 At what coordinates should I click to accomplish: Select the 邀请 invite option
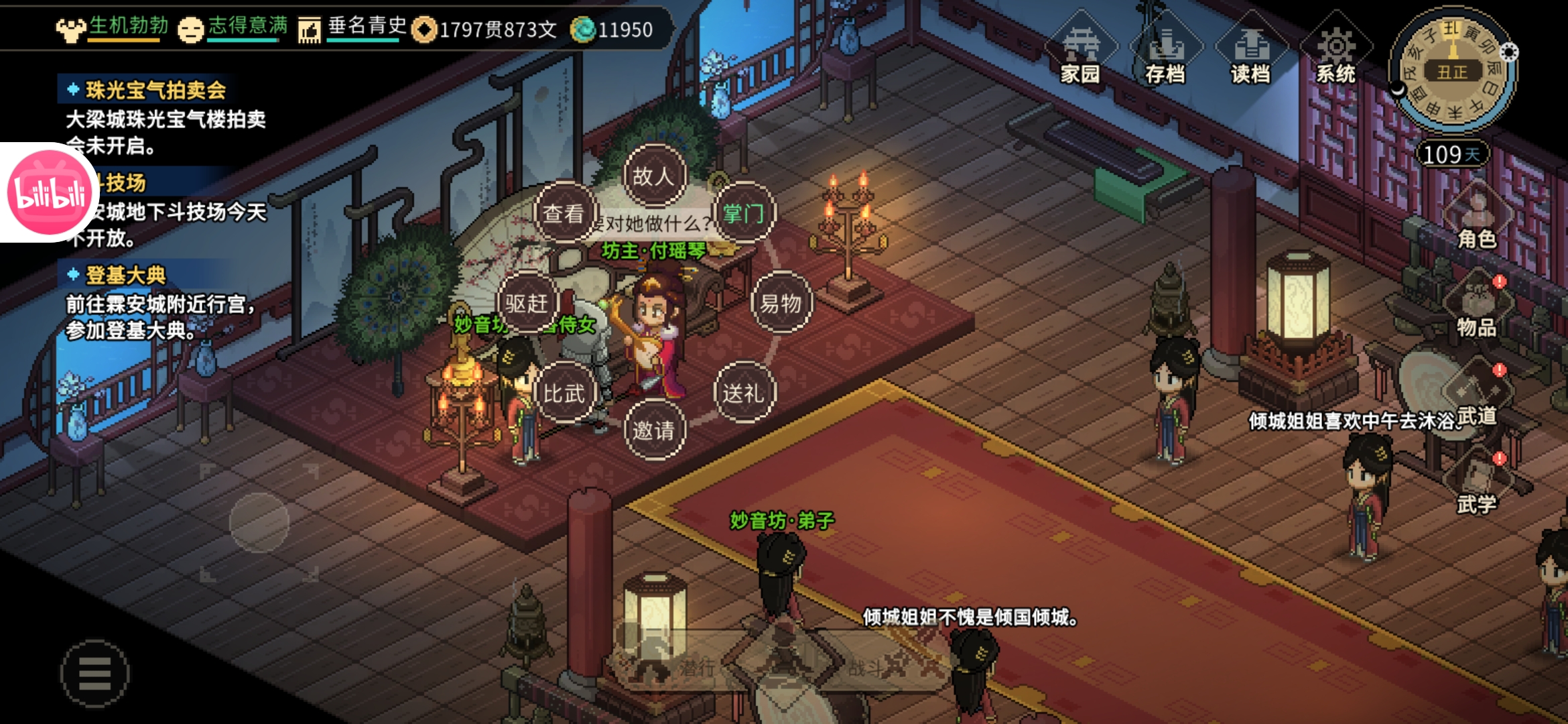654,430
